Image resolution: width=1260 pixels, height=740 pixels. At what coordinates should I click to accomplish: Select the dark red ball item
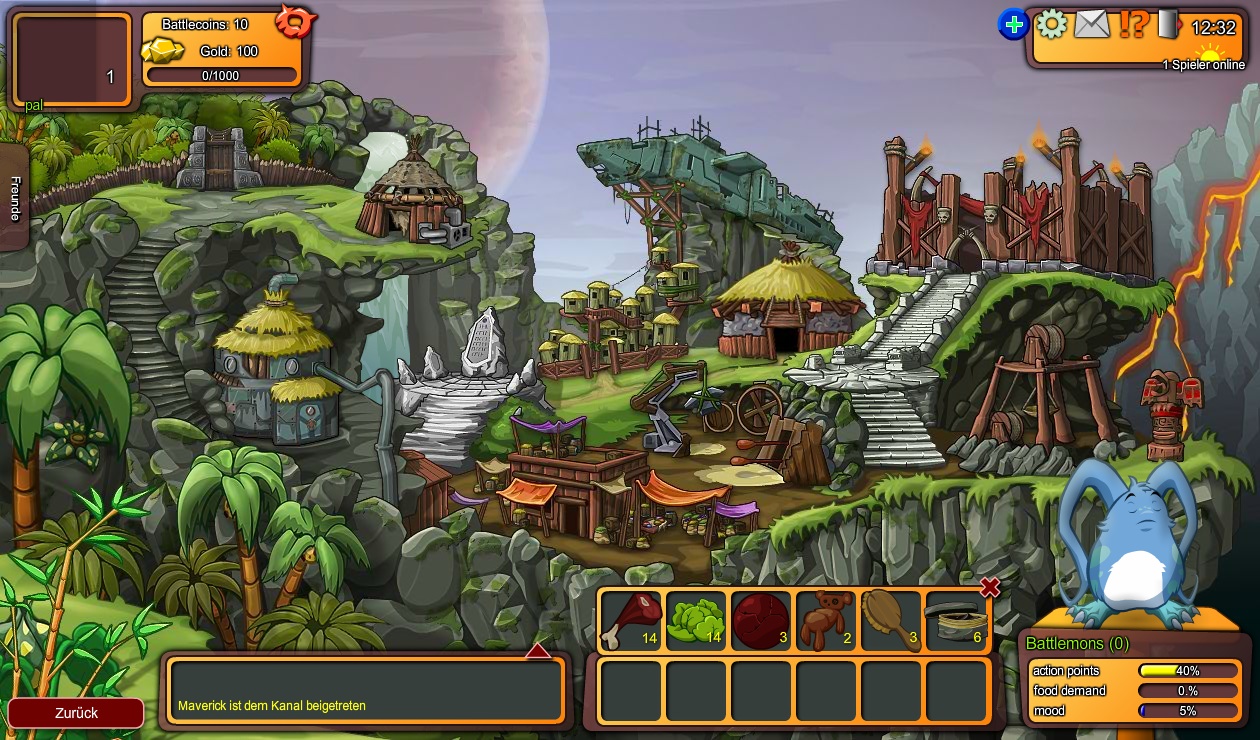tap(760, 621)
